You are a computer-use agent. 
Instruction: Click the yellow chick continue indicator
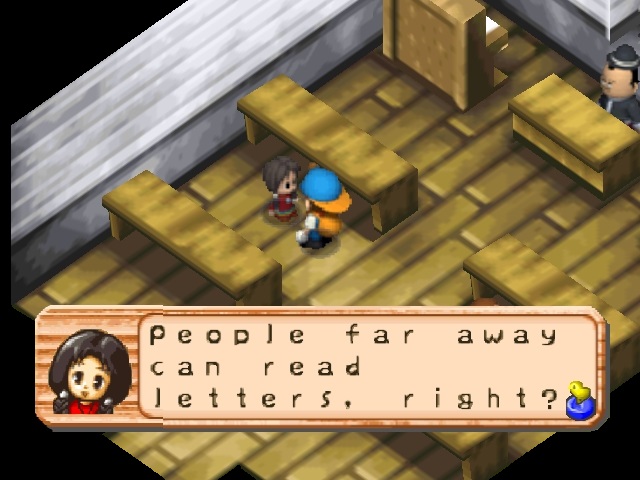(577, 398)
